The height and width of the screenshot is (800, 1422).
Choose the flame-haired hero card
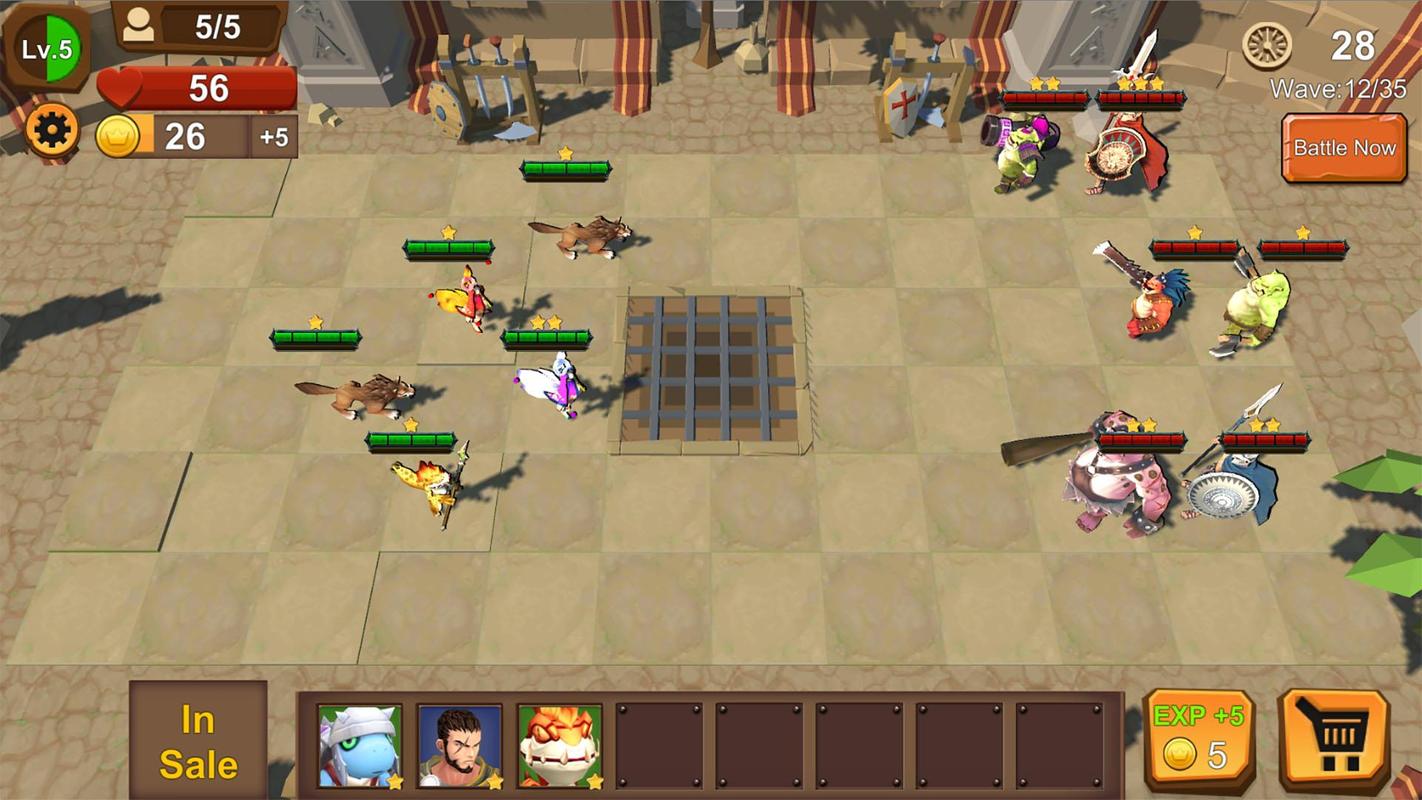pyautogui.click(x=559, y=745)
